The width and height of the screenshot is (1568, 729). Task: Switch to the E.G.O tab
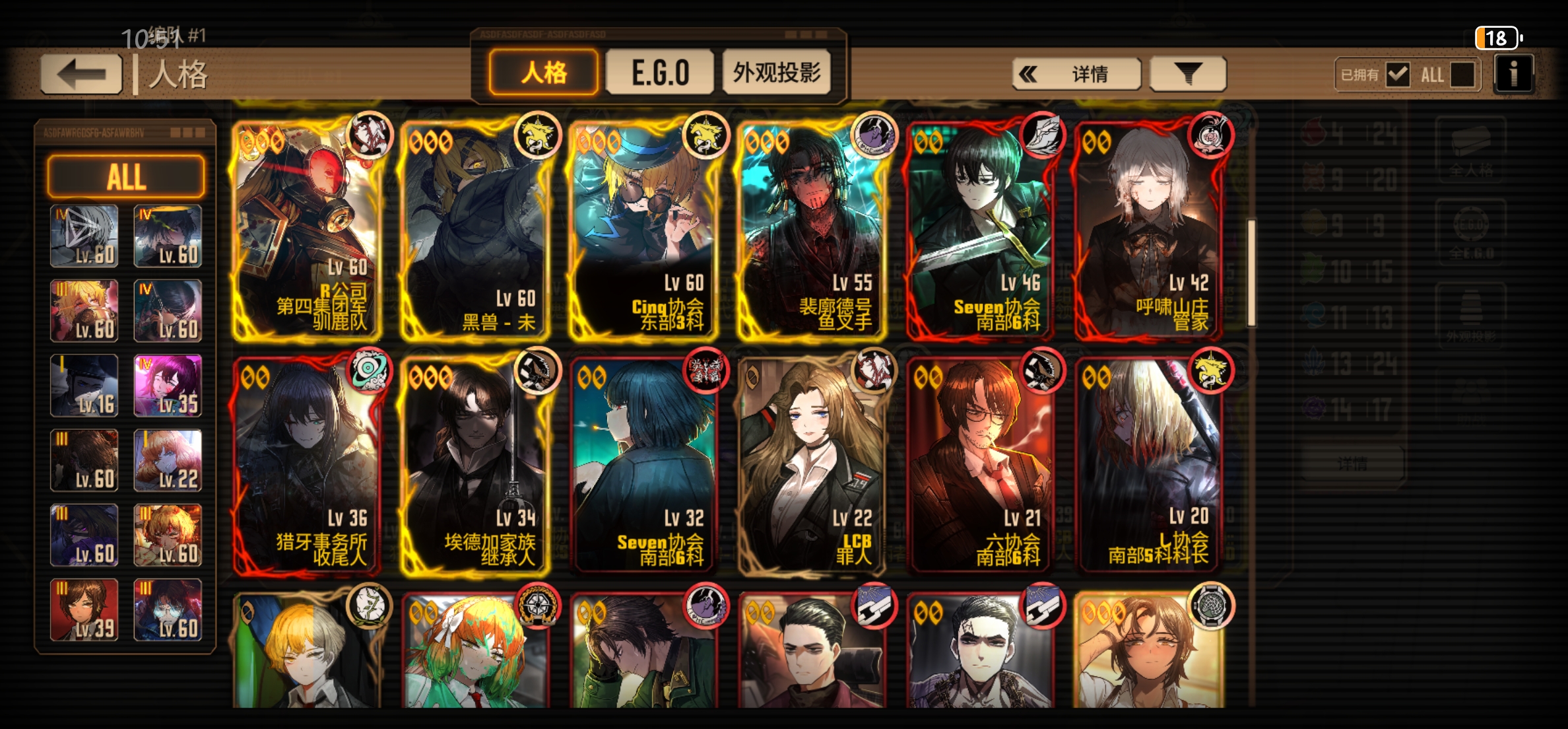click(x=659, y=73)
